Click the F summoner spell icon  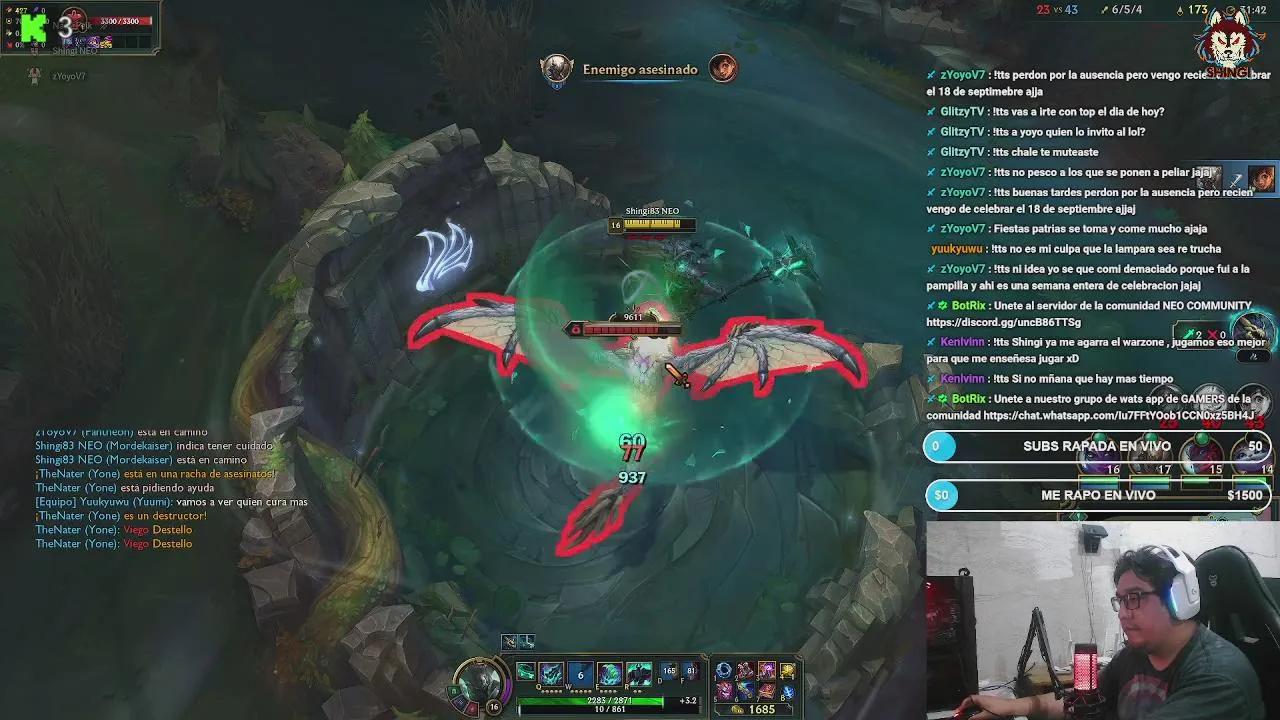coord(689,670)
